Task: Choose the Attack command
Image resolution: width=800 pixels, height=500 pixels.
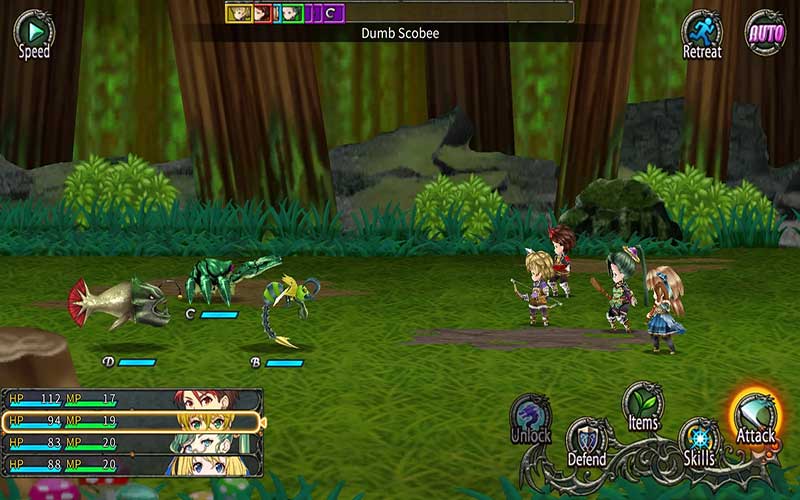Action: pyautogui.click(x=756, y=416)
